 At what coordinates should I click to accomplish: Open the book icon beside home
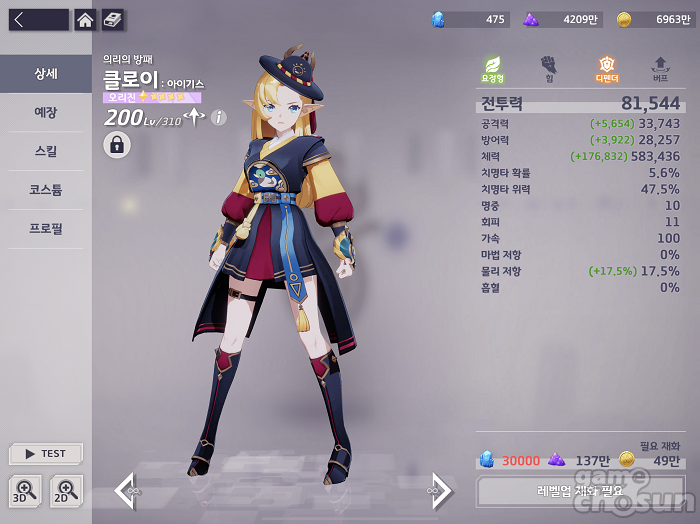coord(112,20)
